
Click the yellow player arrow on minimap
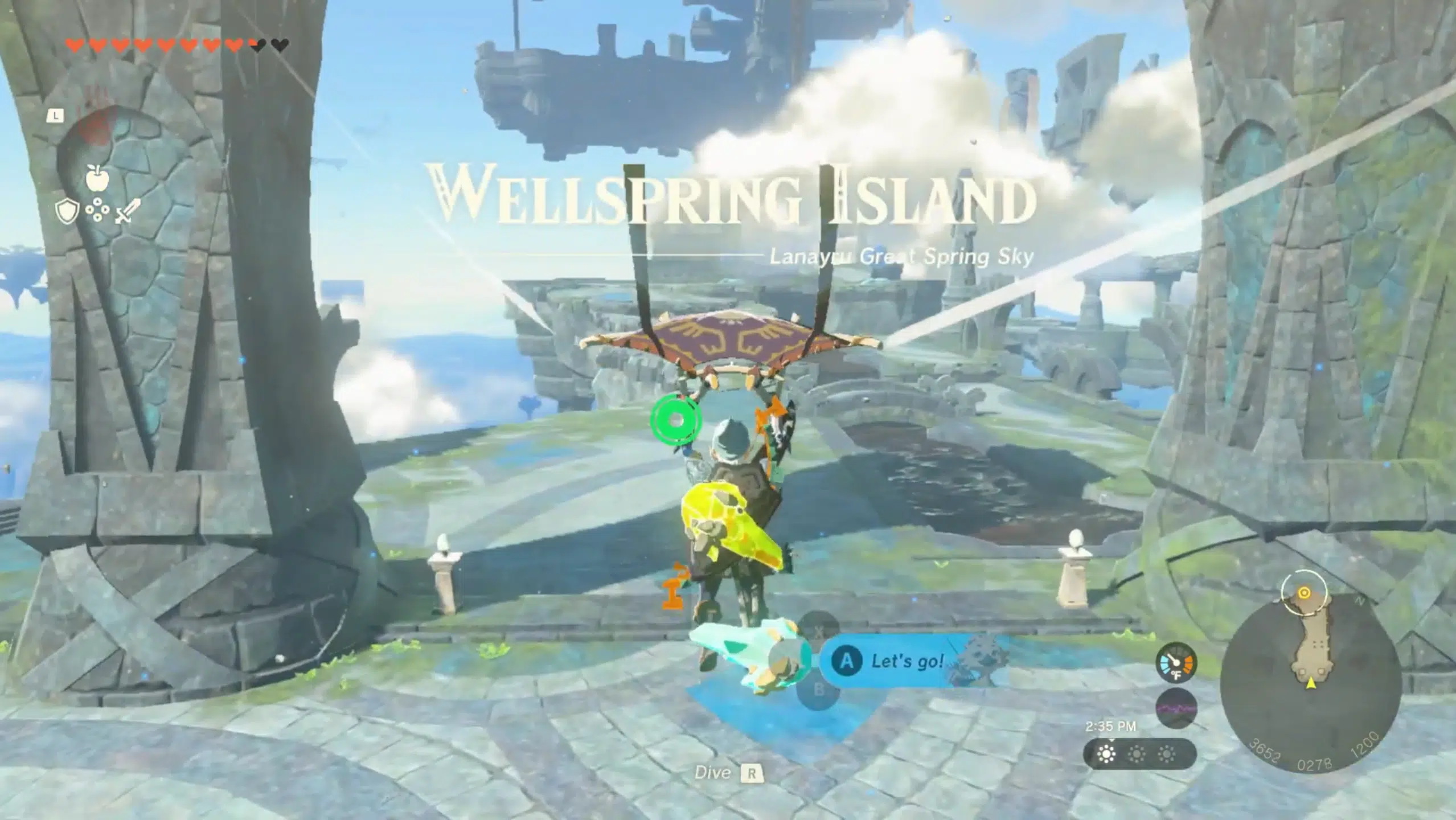1311,683
